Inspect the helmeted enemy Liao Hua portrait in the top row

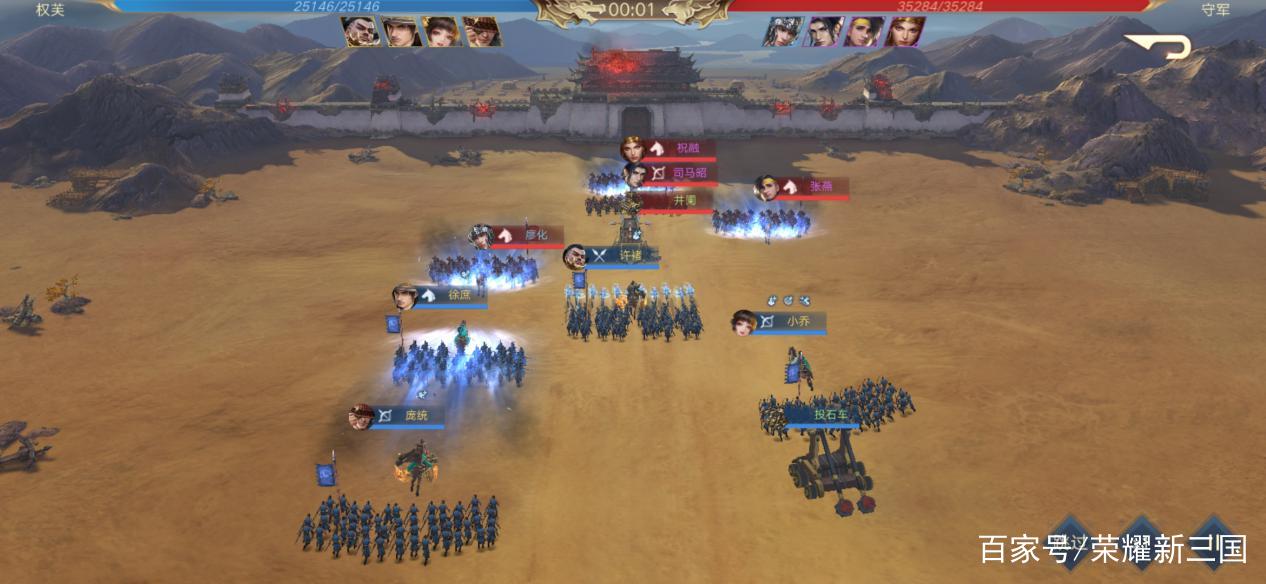pos(783,32)
